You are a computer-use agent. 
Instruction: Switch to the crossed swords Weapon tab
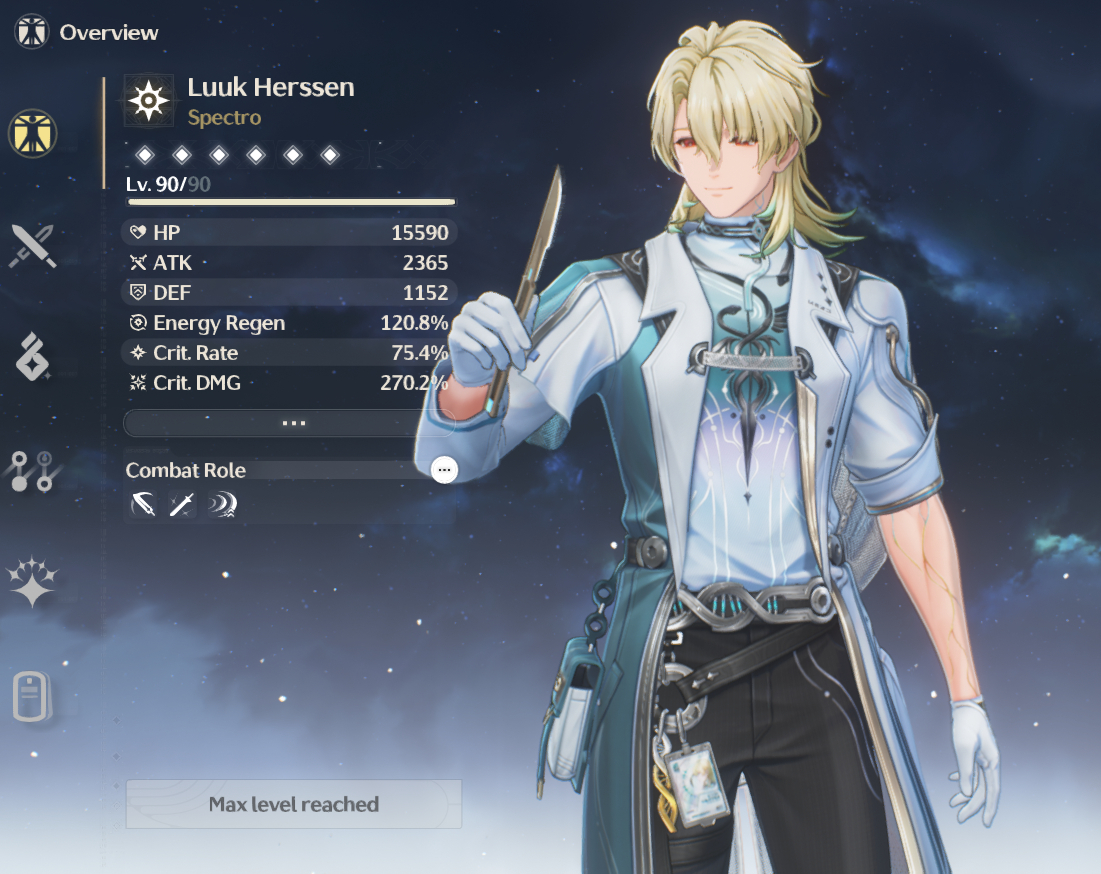pyautogui.click(x=33, y=246)
